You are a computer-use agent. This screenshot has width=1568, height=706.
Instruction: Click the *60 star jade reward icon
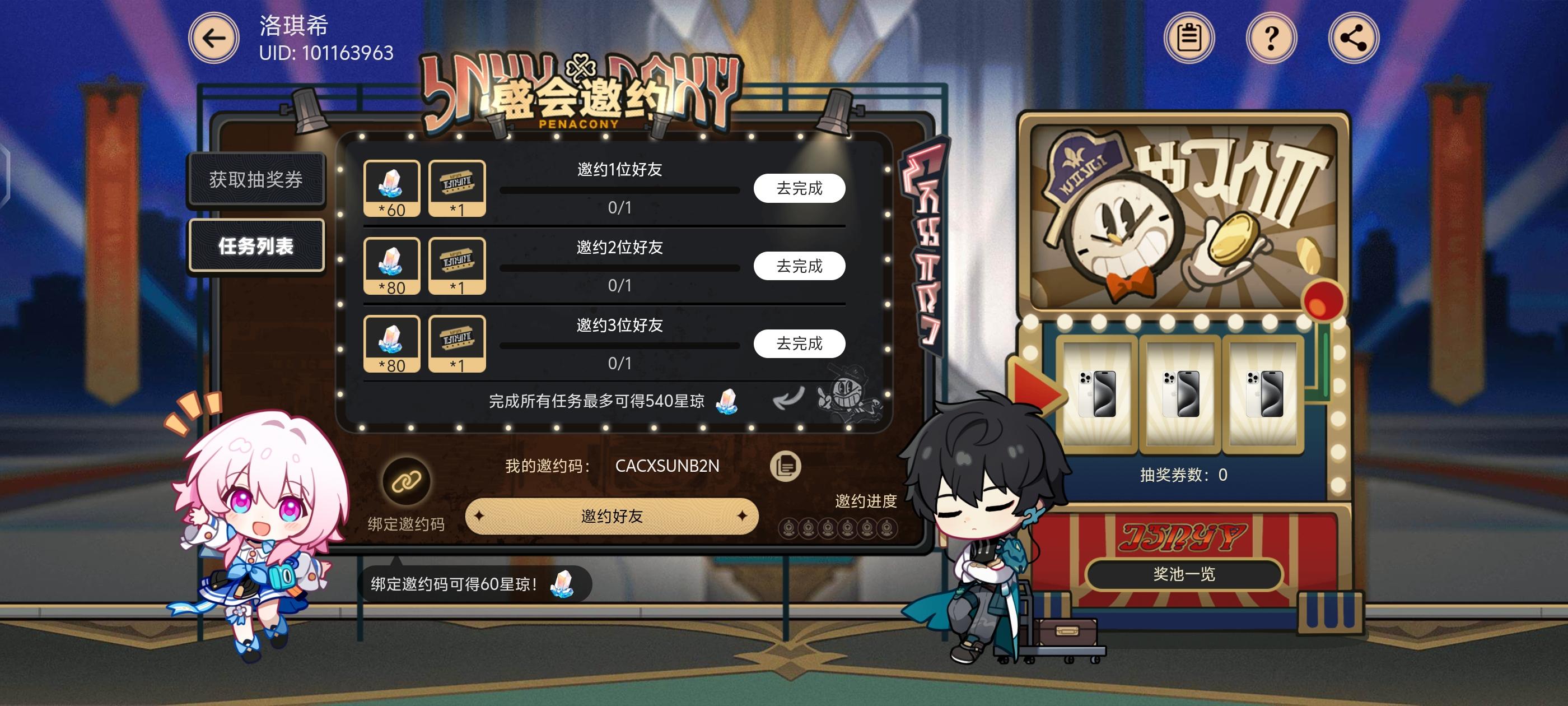393,187
